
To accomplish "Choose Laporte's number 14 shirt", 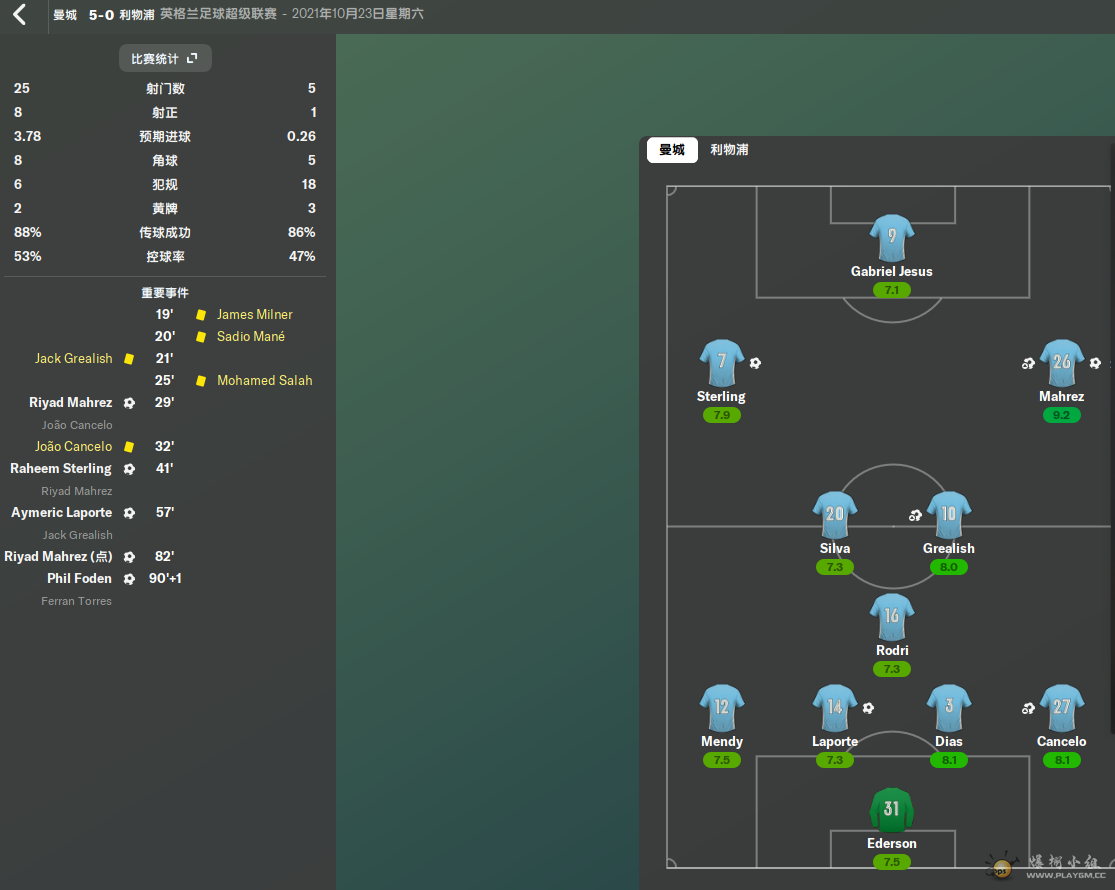I will [834, 708].
